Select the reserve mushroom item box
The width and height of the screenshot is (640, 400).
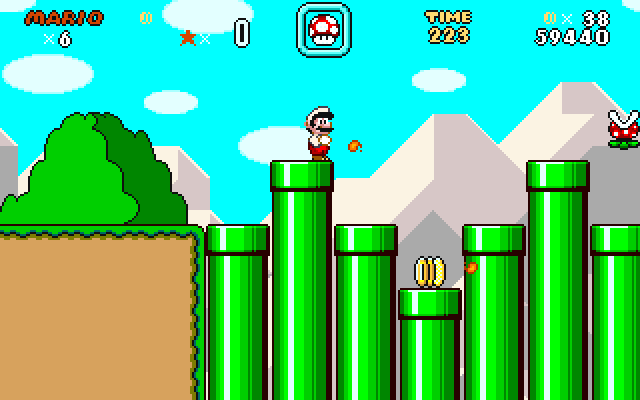pos(323,29)
